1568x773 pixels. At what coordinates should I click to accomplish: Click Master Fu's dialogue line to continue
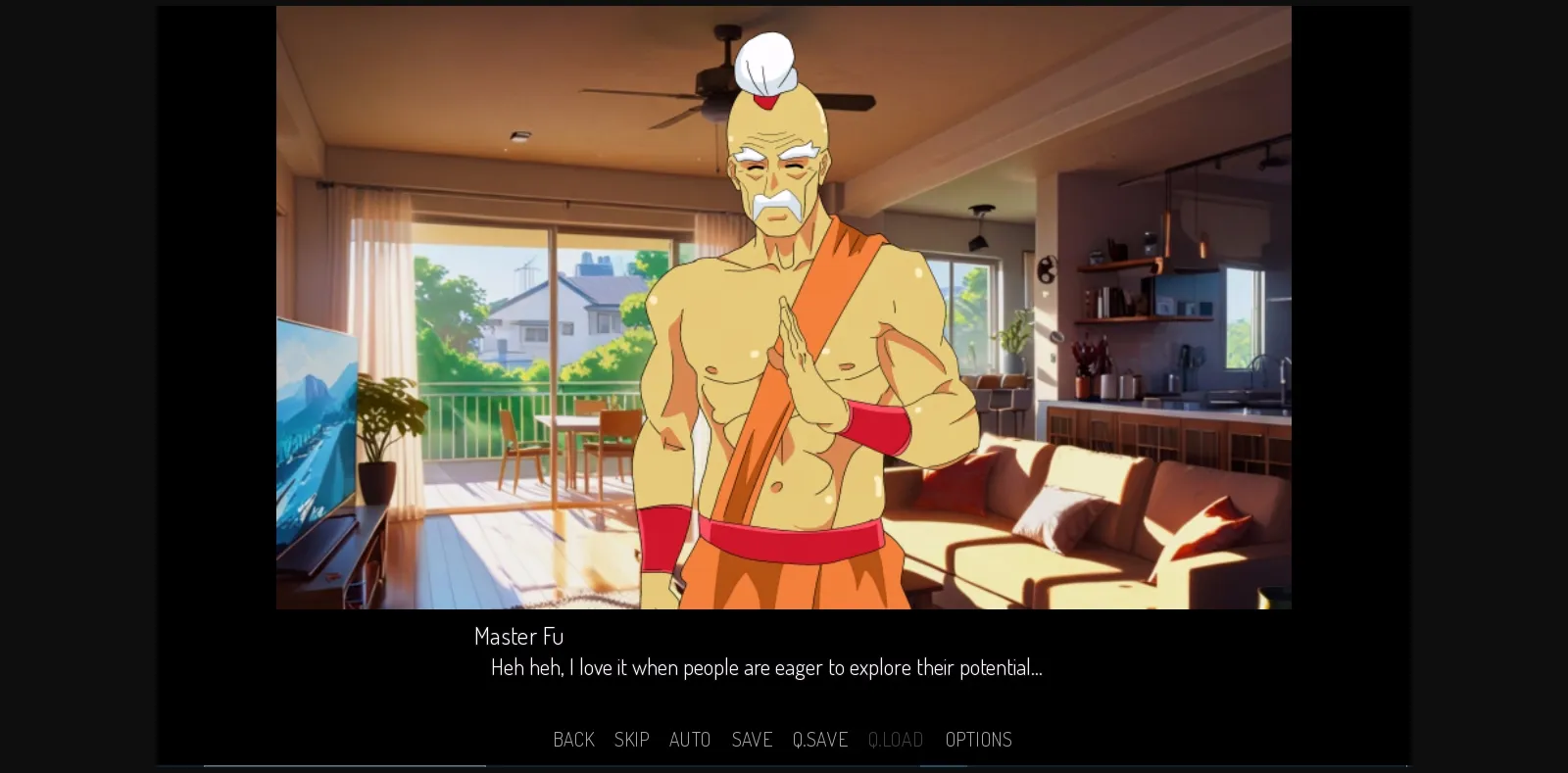tap(766, 667)
